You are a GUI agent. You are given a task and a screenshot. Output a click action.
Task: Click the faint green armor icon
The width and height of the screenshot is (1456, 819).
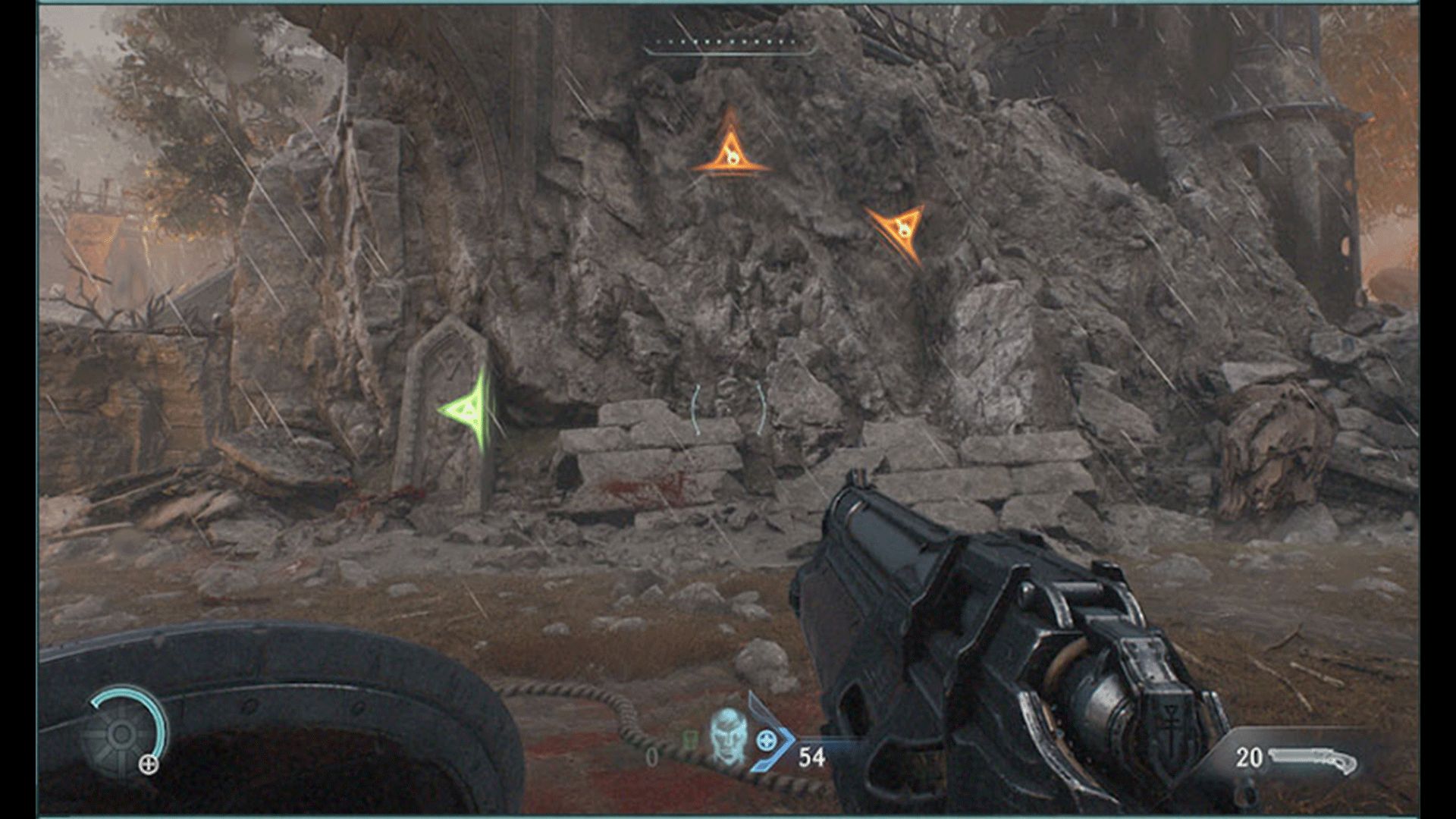(x=690, y=739)
